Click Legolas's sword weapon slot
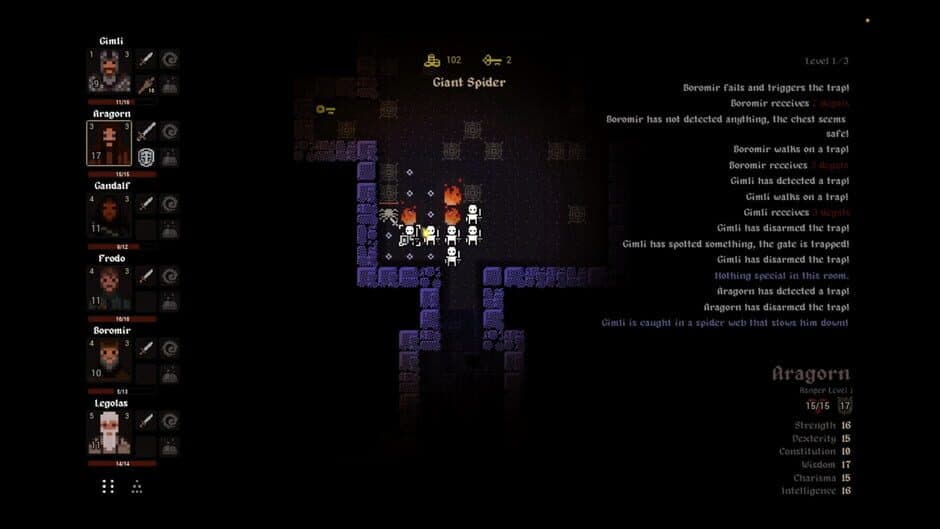Viewport: 940px width, 529px height. tap(146, 421)
